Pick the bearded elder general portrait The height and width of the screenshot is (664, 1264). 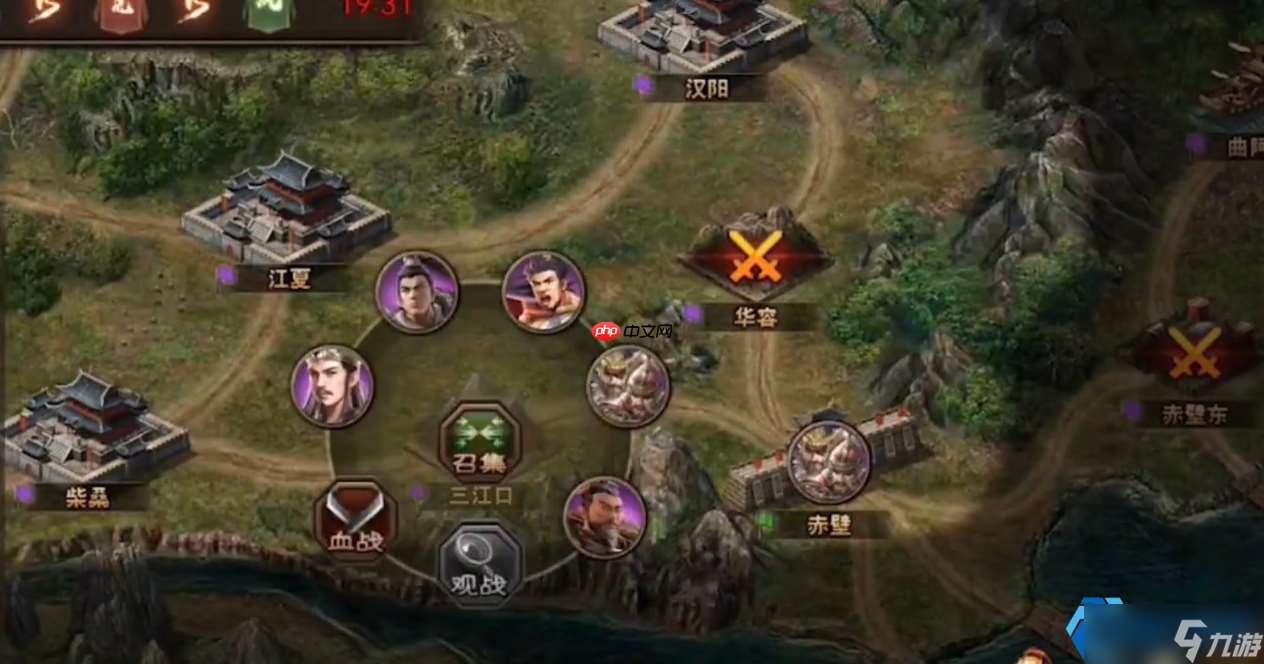[x=605, y=517]
